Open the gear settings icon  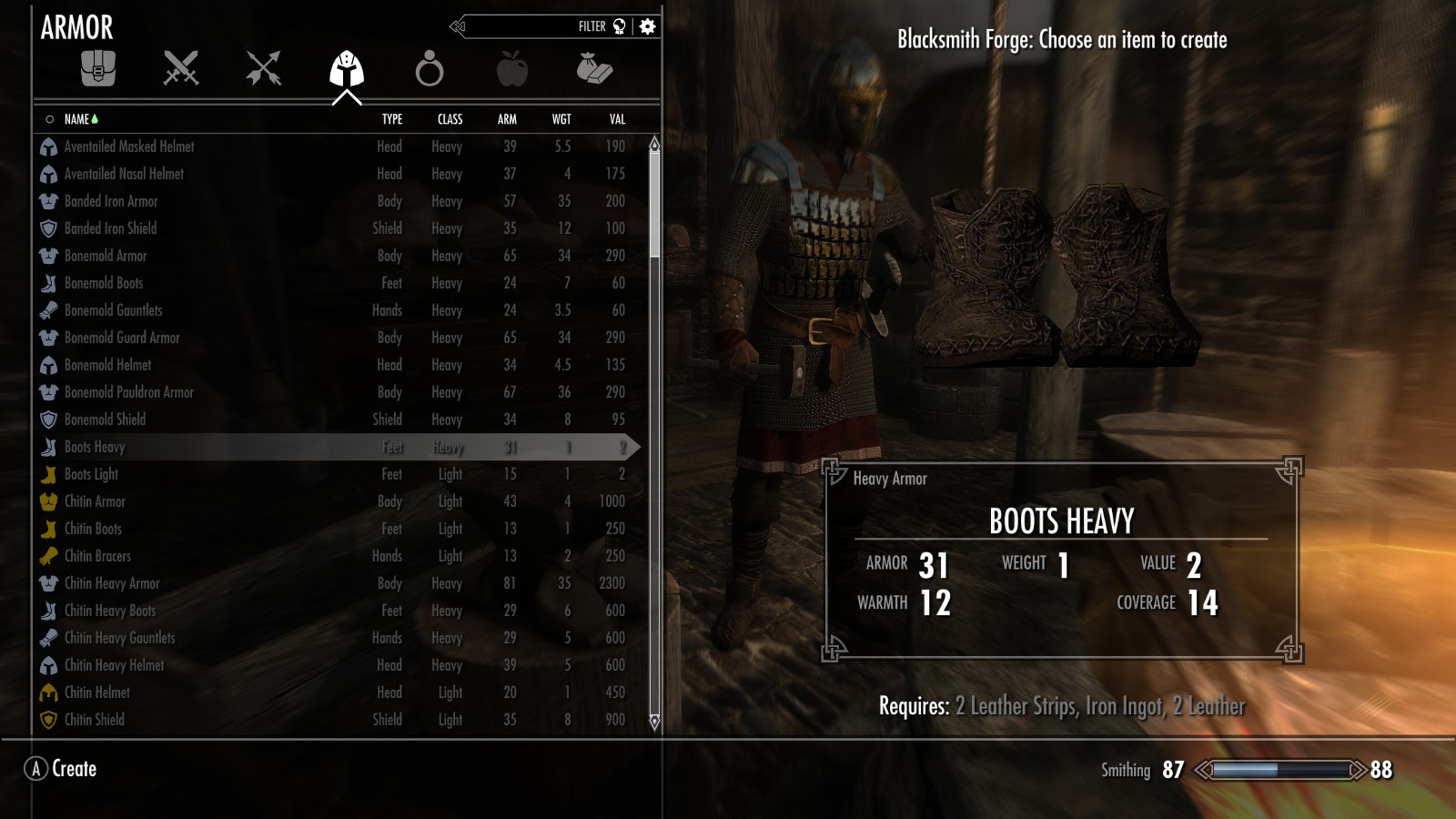pyautogui.click(x=647, y=26)
